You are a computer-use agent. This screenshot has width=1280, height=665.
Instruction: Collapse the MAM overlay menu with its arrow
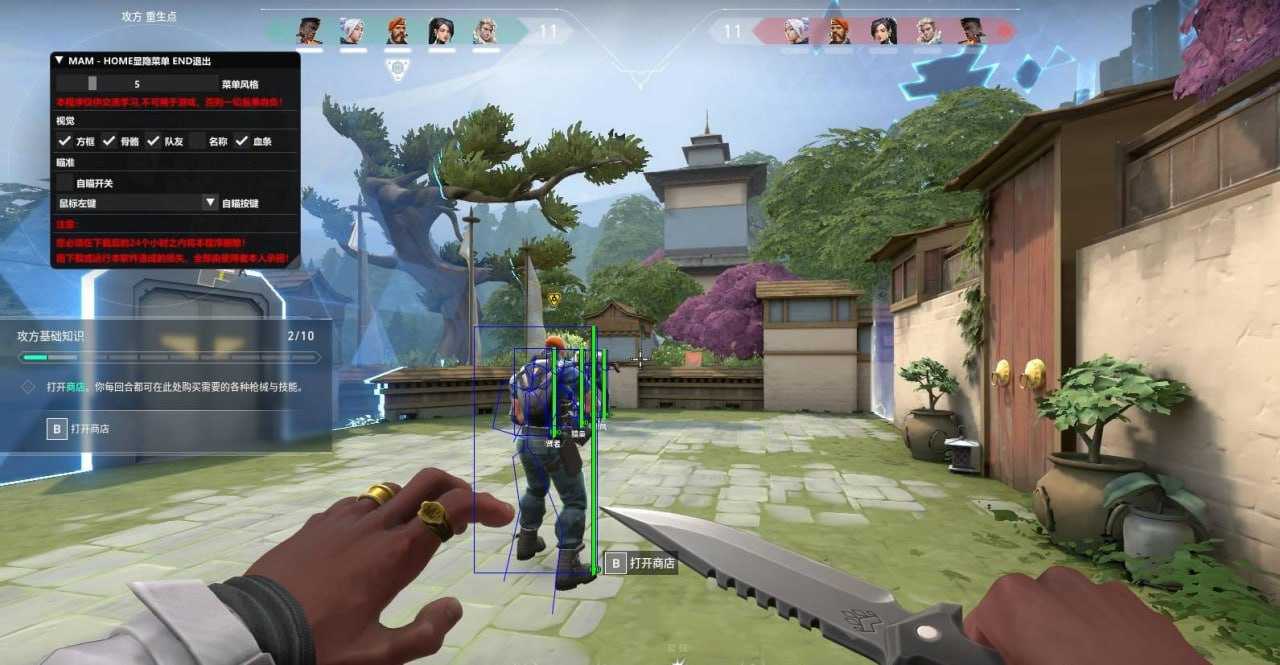59,61
